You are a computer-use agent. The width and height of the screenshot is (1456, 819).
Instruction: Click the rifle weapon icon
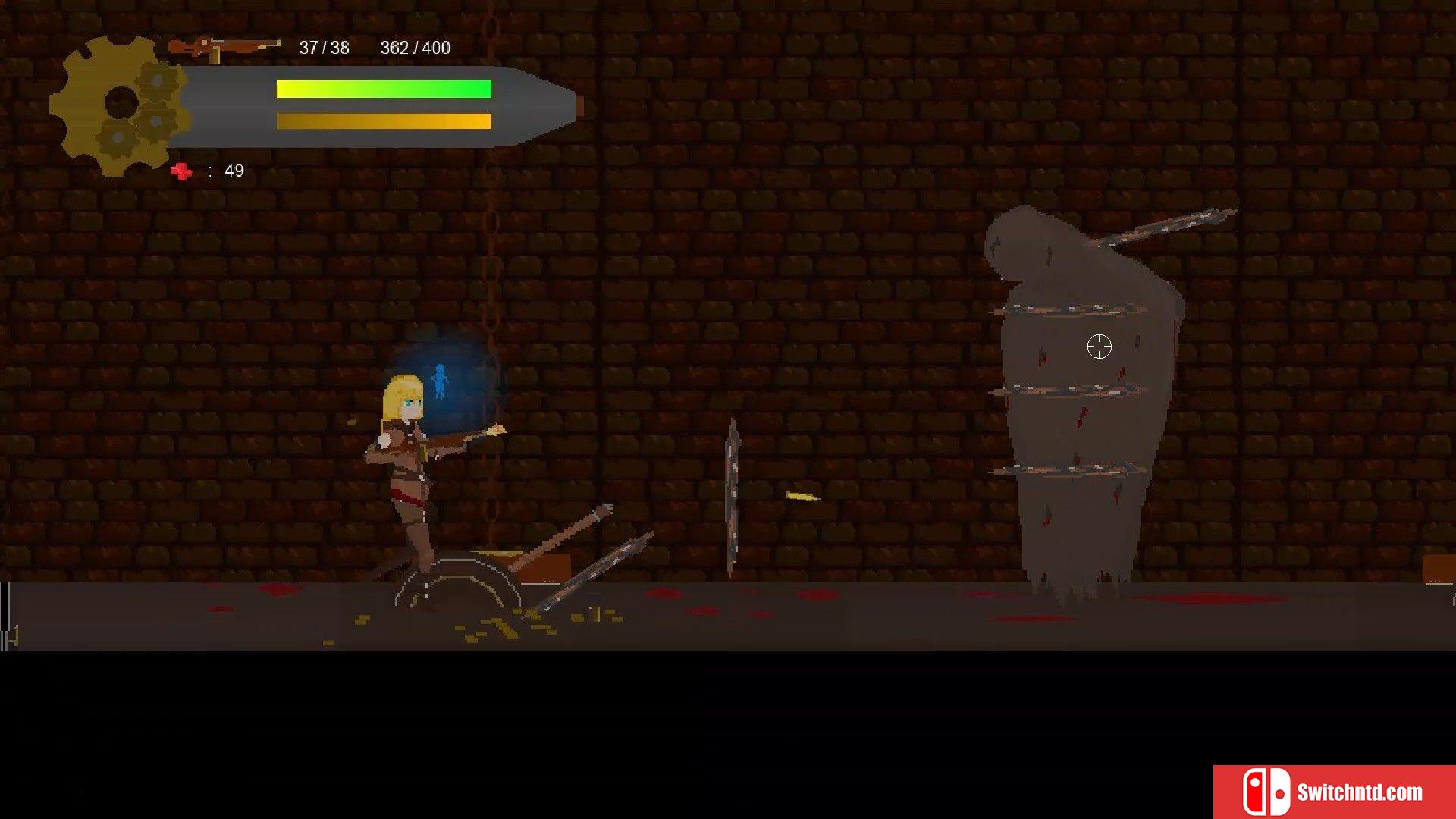[x=224, y=48]
